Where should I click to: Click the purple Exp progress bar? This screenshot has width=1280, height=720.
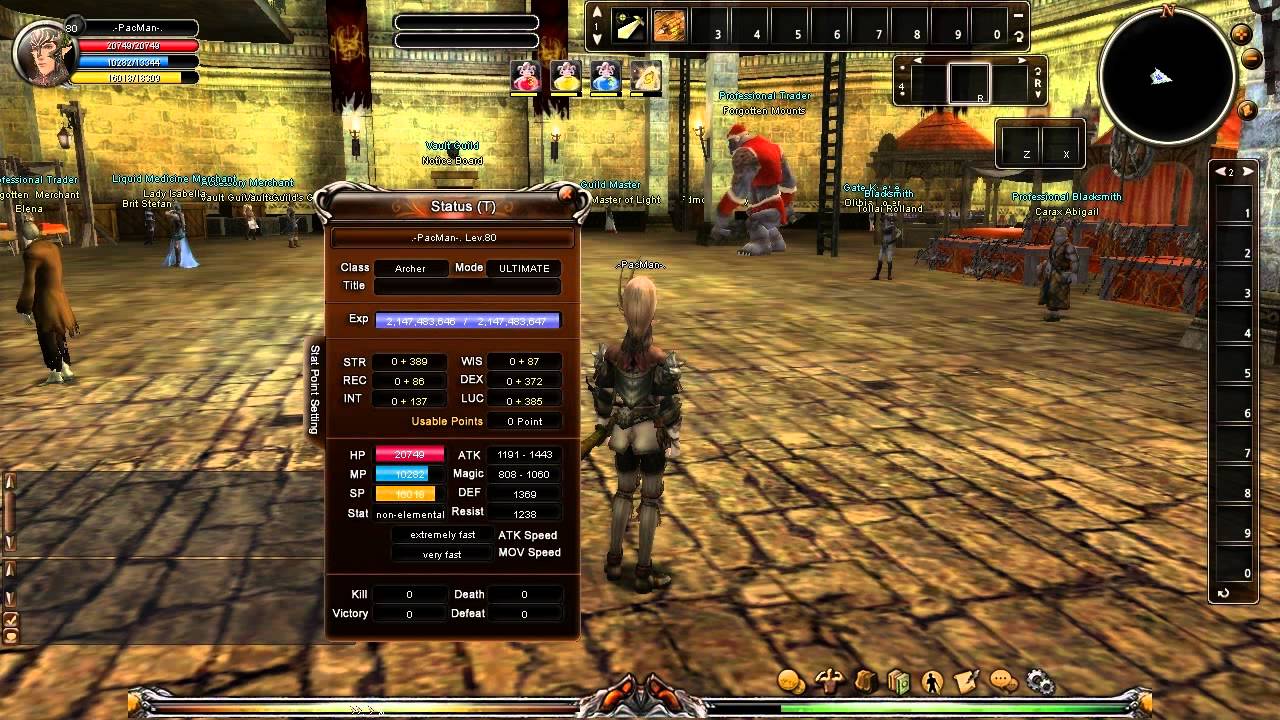click(x=467, y=319)
